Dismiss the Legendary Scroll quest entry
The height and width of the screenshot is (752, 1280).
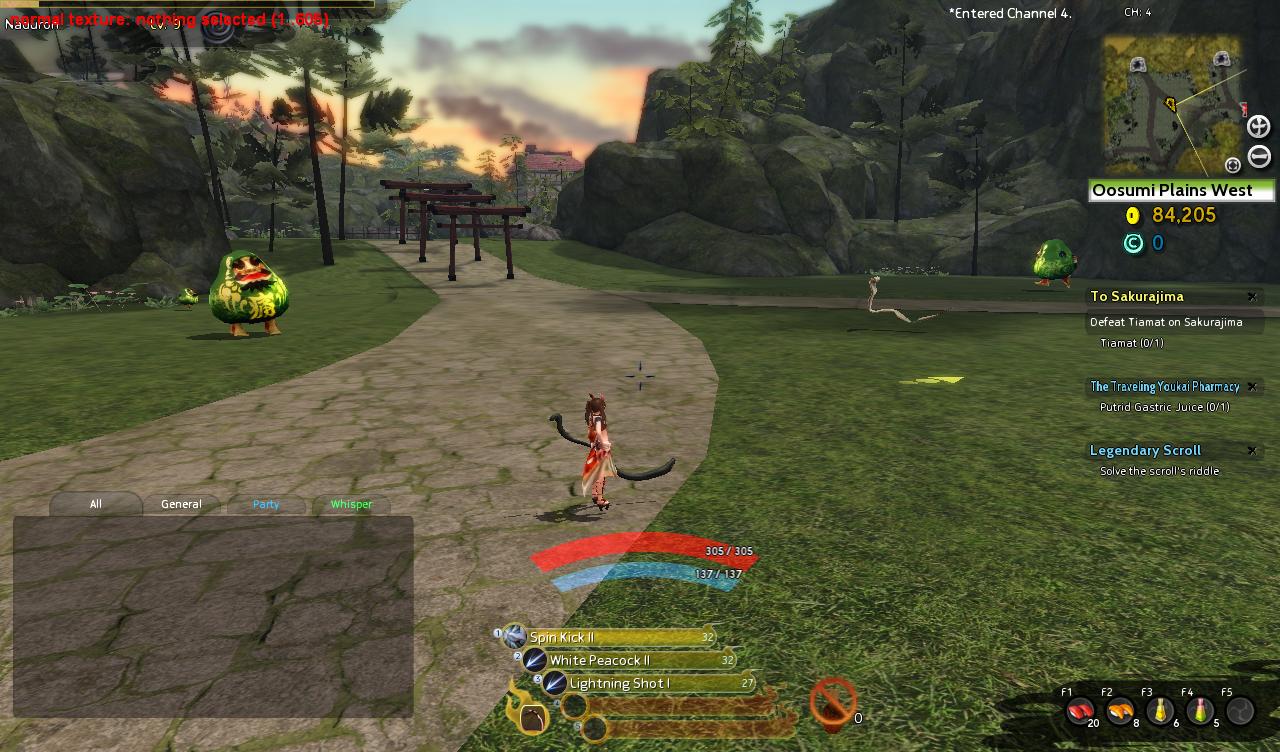coord(1251,451)
